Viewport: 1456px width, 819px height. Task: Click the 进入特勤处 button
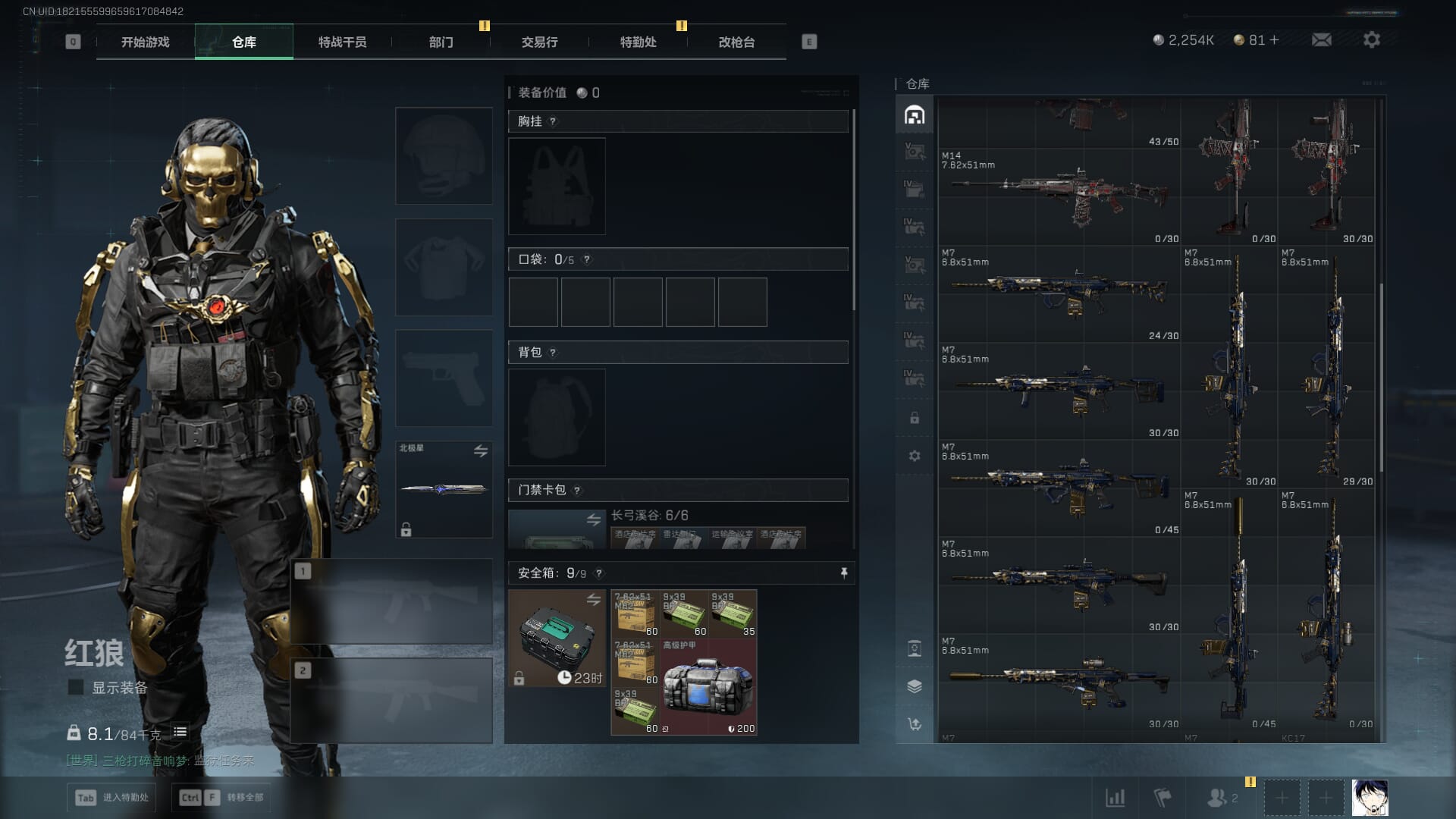(112, 797)
